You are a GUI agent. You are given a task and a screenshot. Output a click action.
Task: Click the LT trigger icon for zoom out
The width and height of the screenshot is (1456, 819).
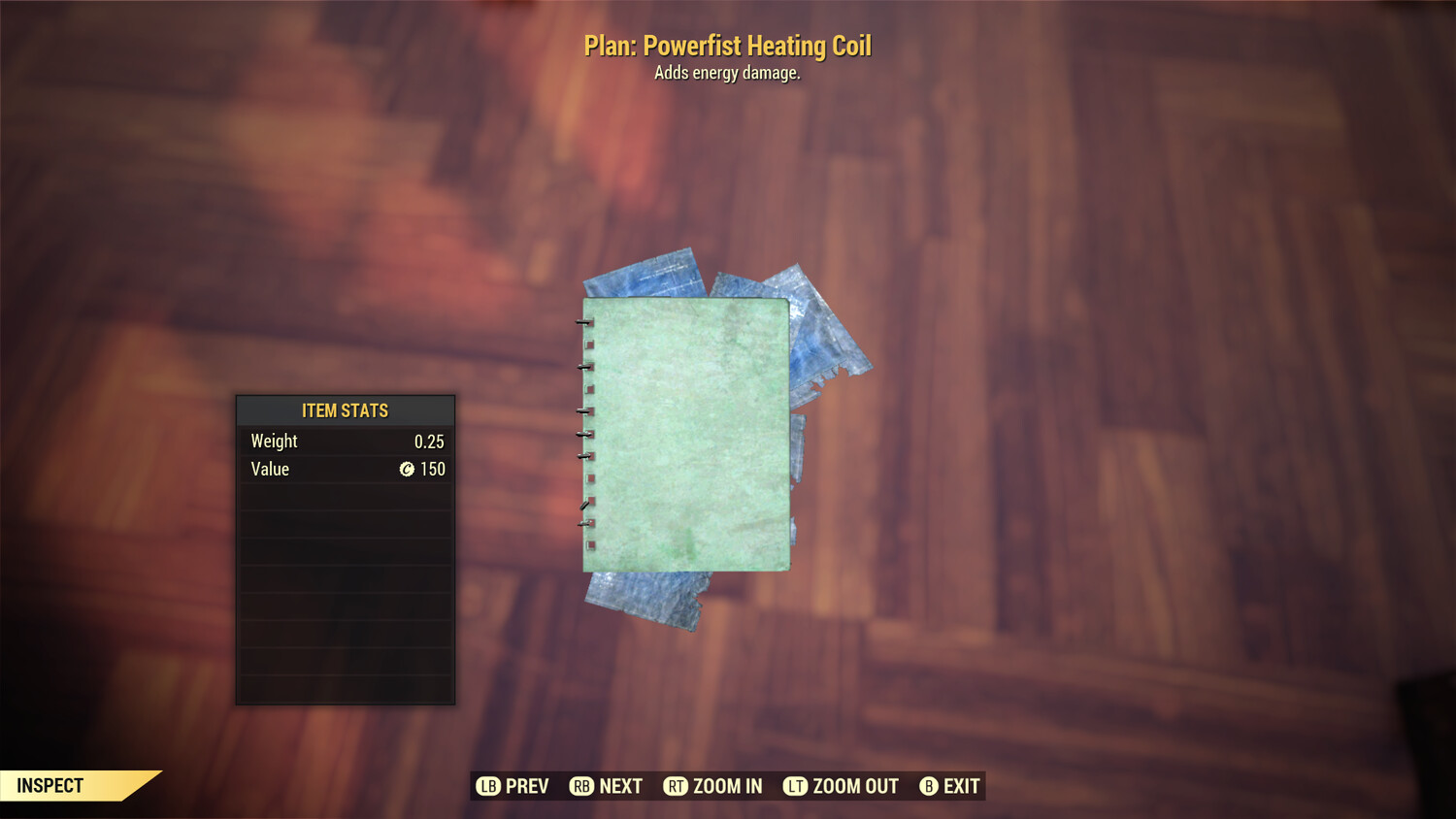click(793, 786)
